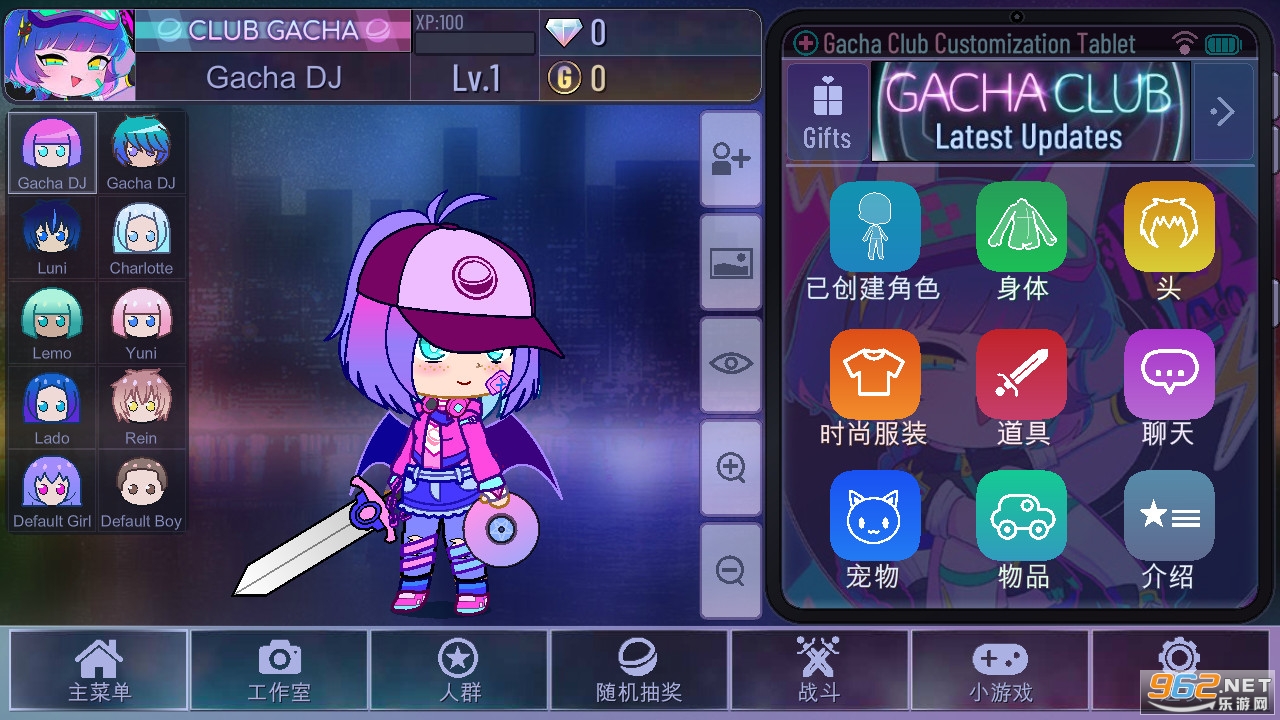Image resolution: width=1280 pixels, height=720 pixels.
Task: Go to the 随机抽奖 gacha screen
Action: [x=638, y=671]
